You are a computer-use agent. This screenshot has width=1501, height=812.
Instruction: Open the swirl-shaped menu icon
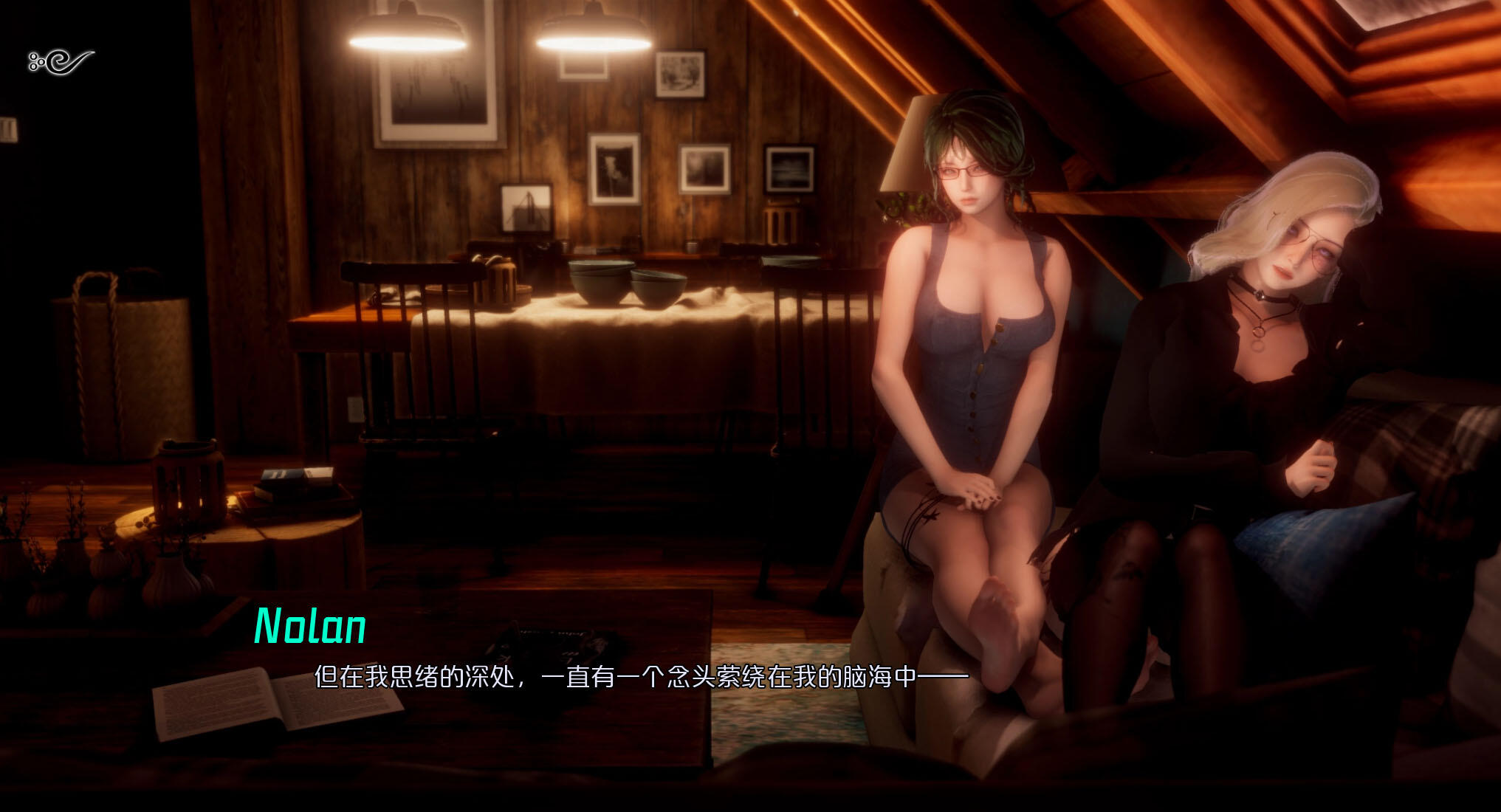click(x=61, y=62)
